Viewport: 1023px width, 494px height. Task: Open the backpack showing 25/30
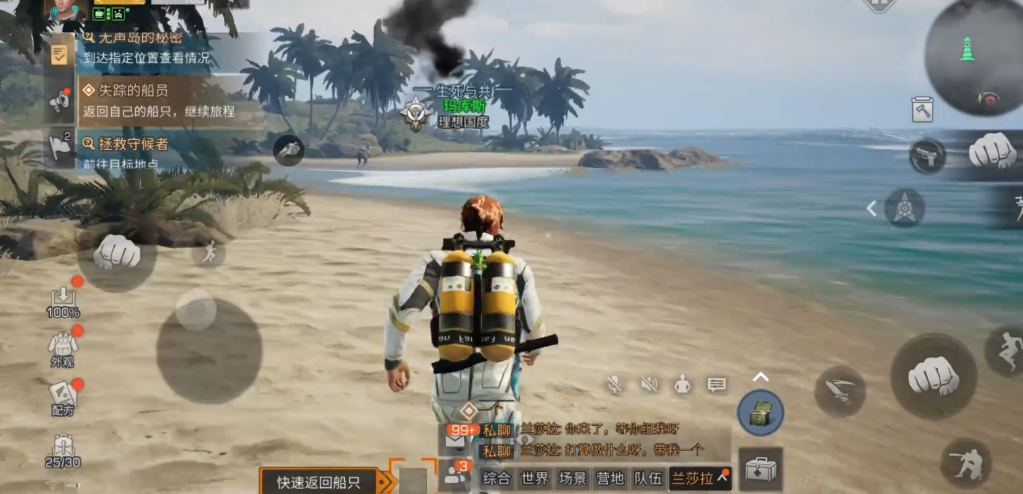pyautogui.click(x=62, y=452)
